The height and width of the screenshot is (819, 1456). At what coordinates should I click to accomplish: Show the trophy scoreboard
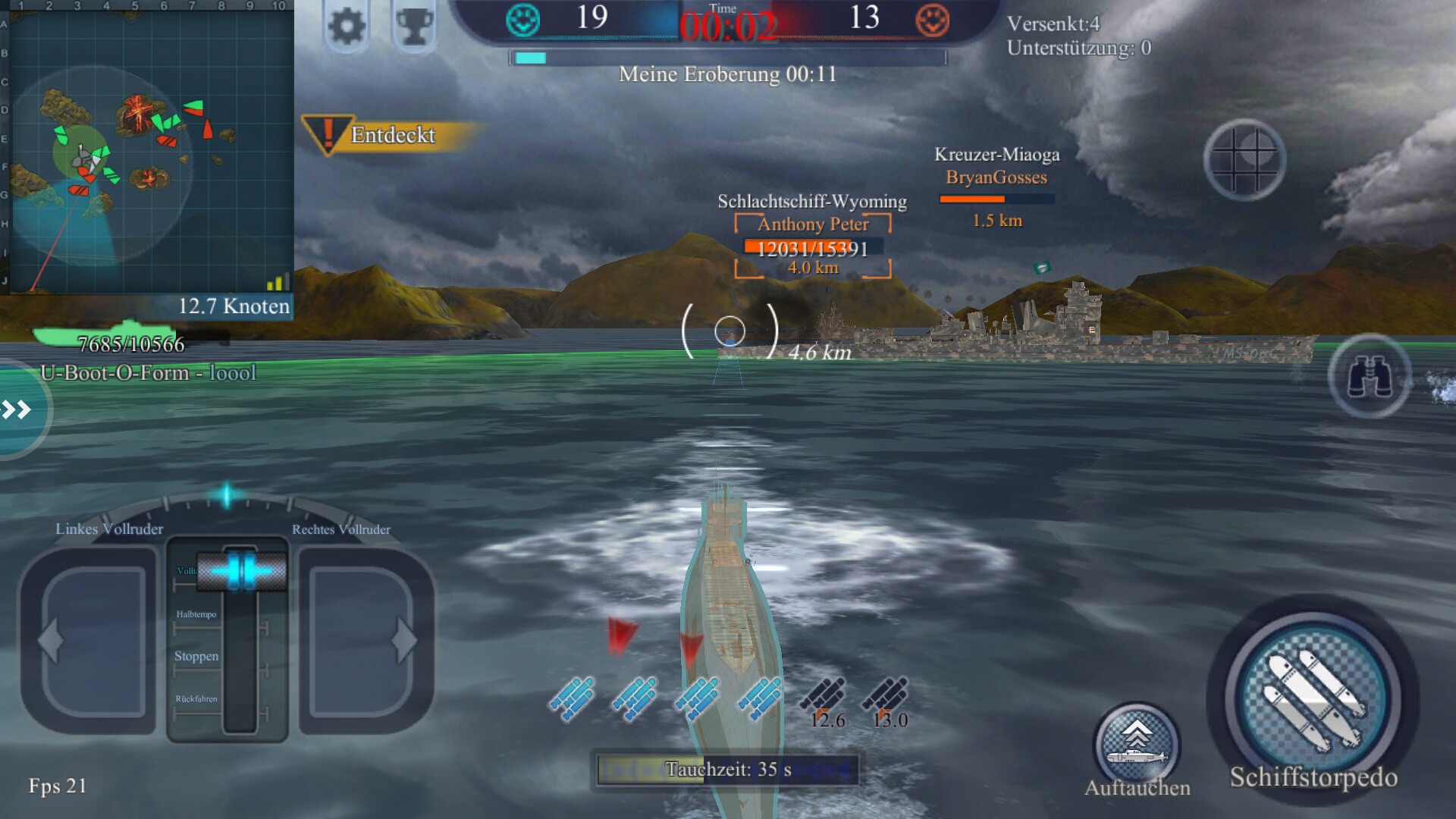coord(414,27)
